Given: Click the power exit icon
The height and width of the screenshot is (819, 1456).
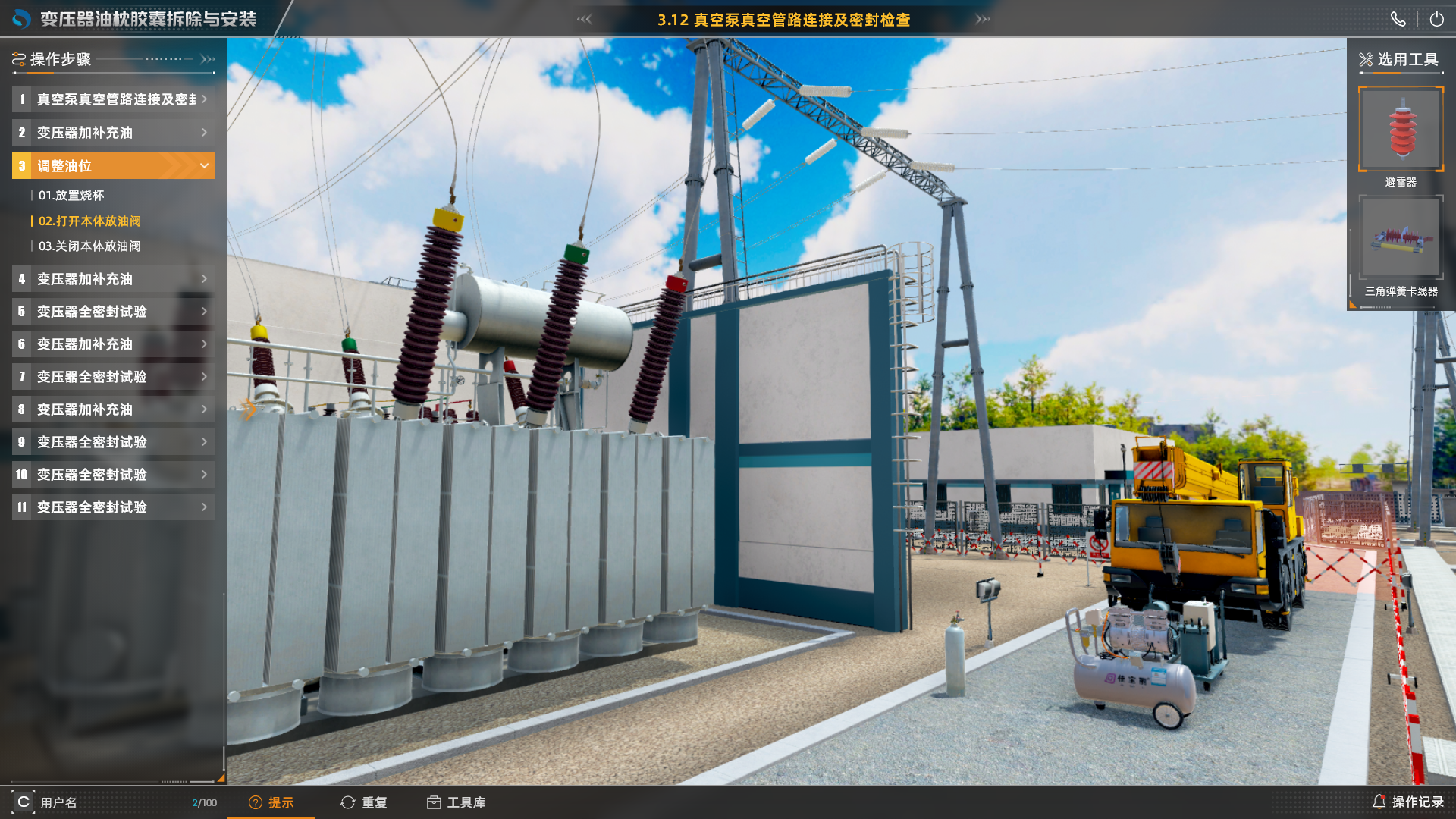Looking at the screenshot, I should 1436,20.
